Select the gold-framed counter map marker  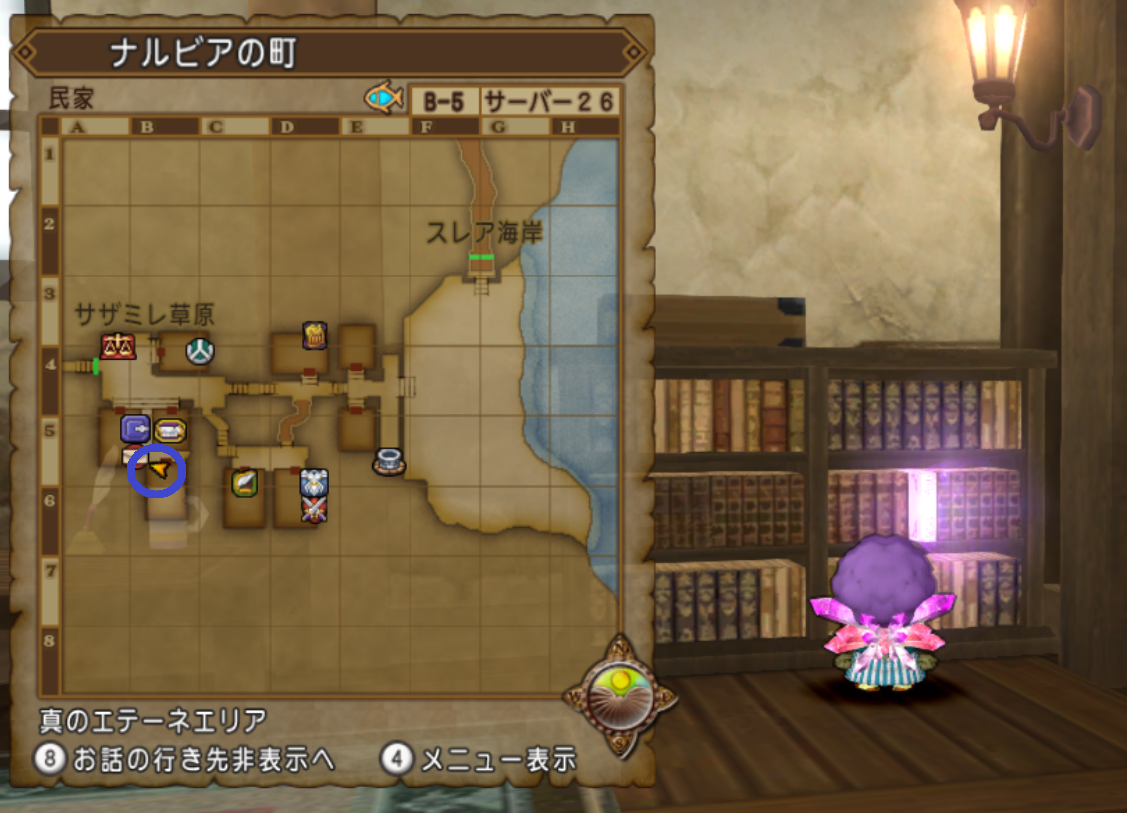click(170, 431)
